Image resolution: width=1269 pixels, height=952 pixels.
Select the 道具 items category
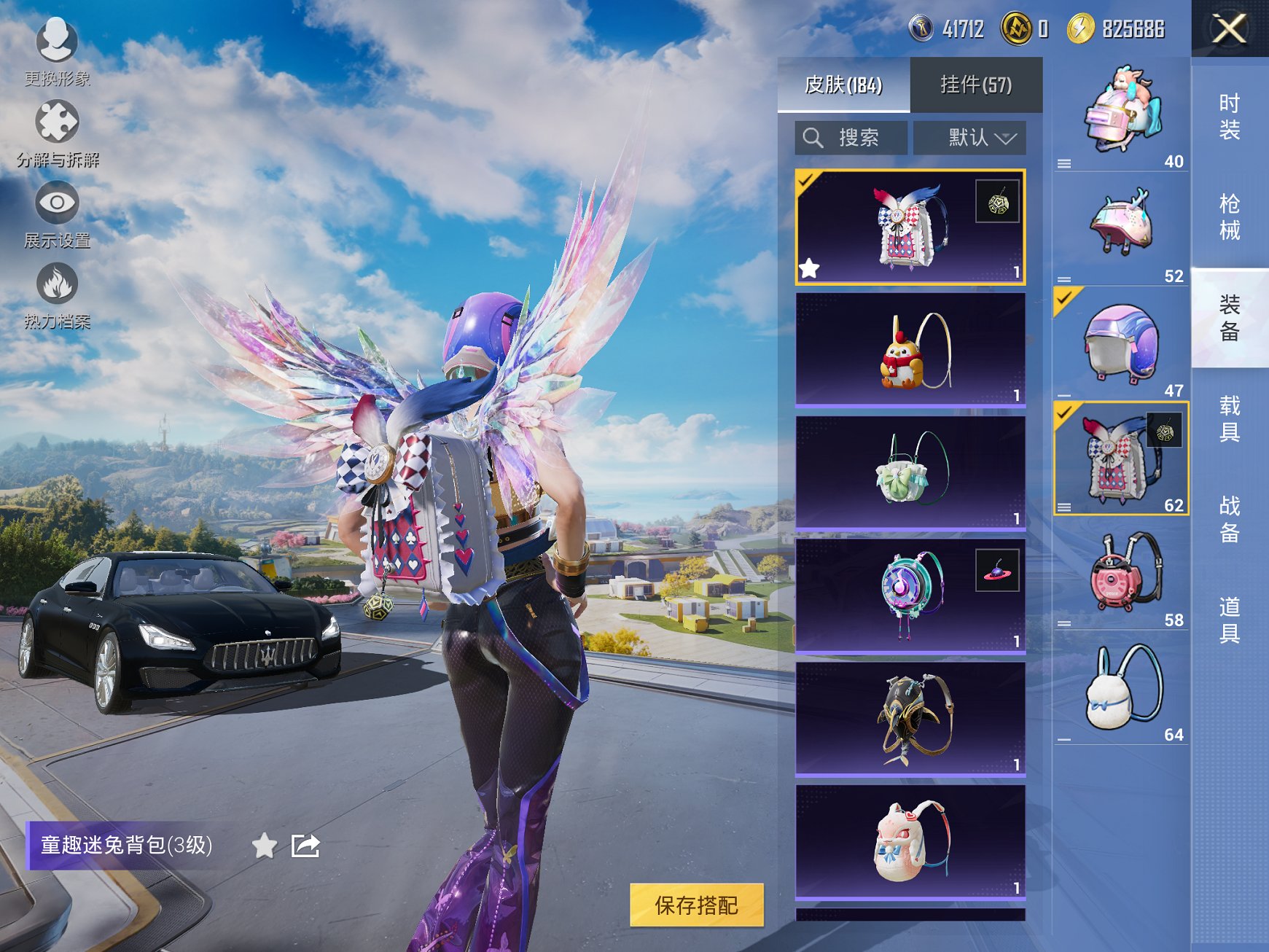click(x=1229, y=620)
